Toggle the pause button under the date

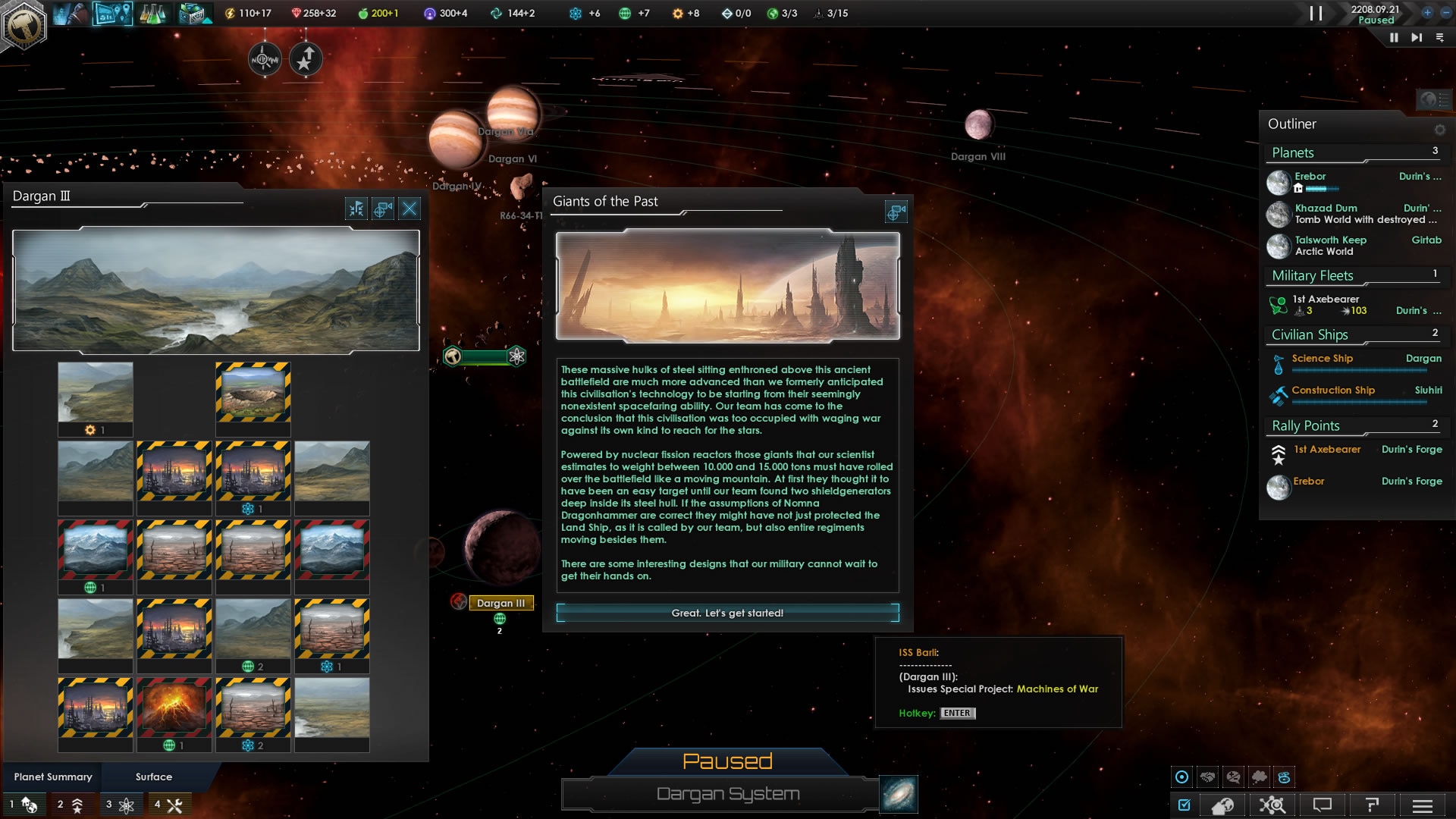pyautogui.click(x=1394, y=37)
